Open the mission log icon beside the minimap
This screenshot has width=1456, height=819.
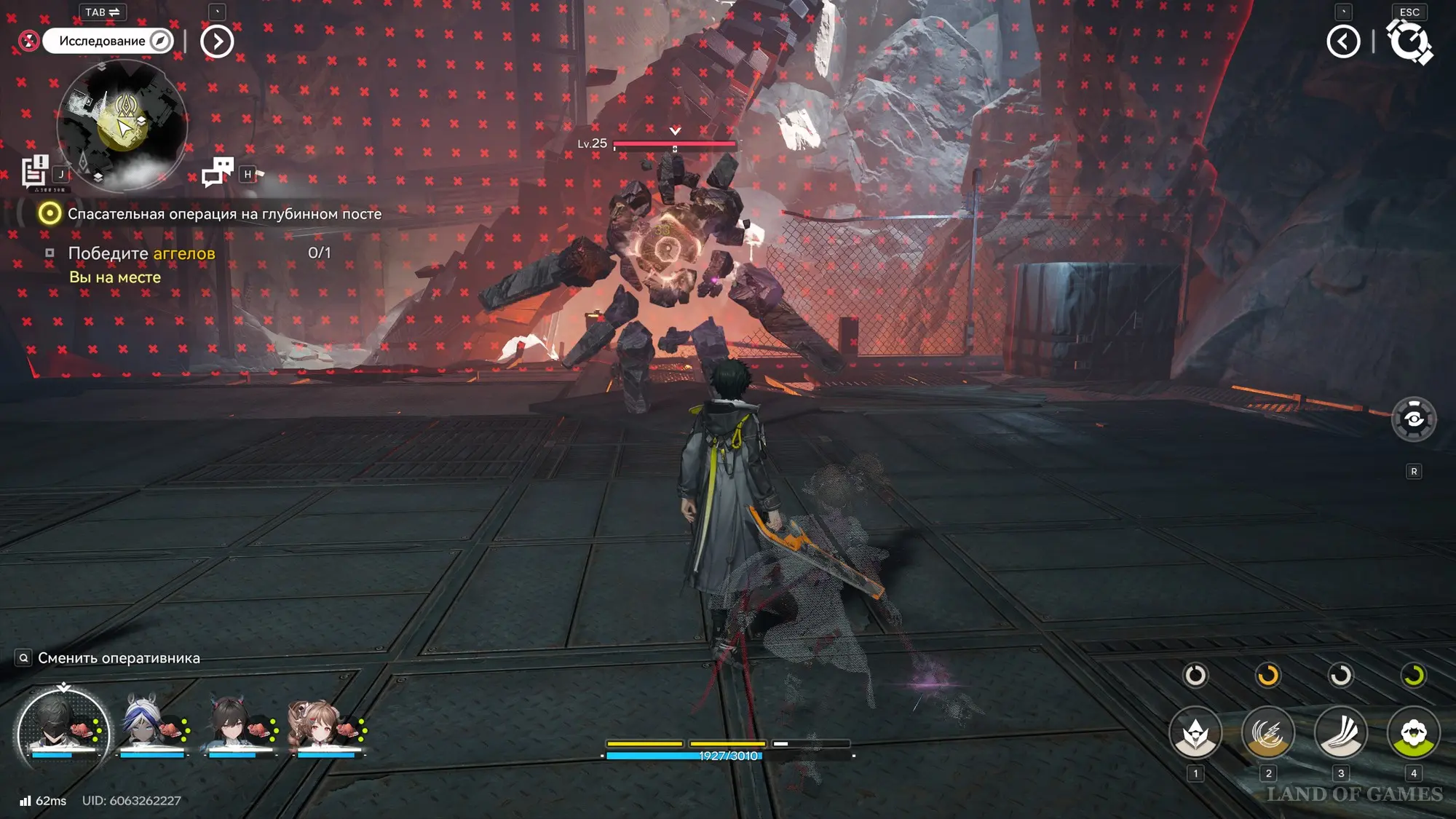(34, 173)
